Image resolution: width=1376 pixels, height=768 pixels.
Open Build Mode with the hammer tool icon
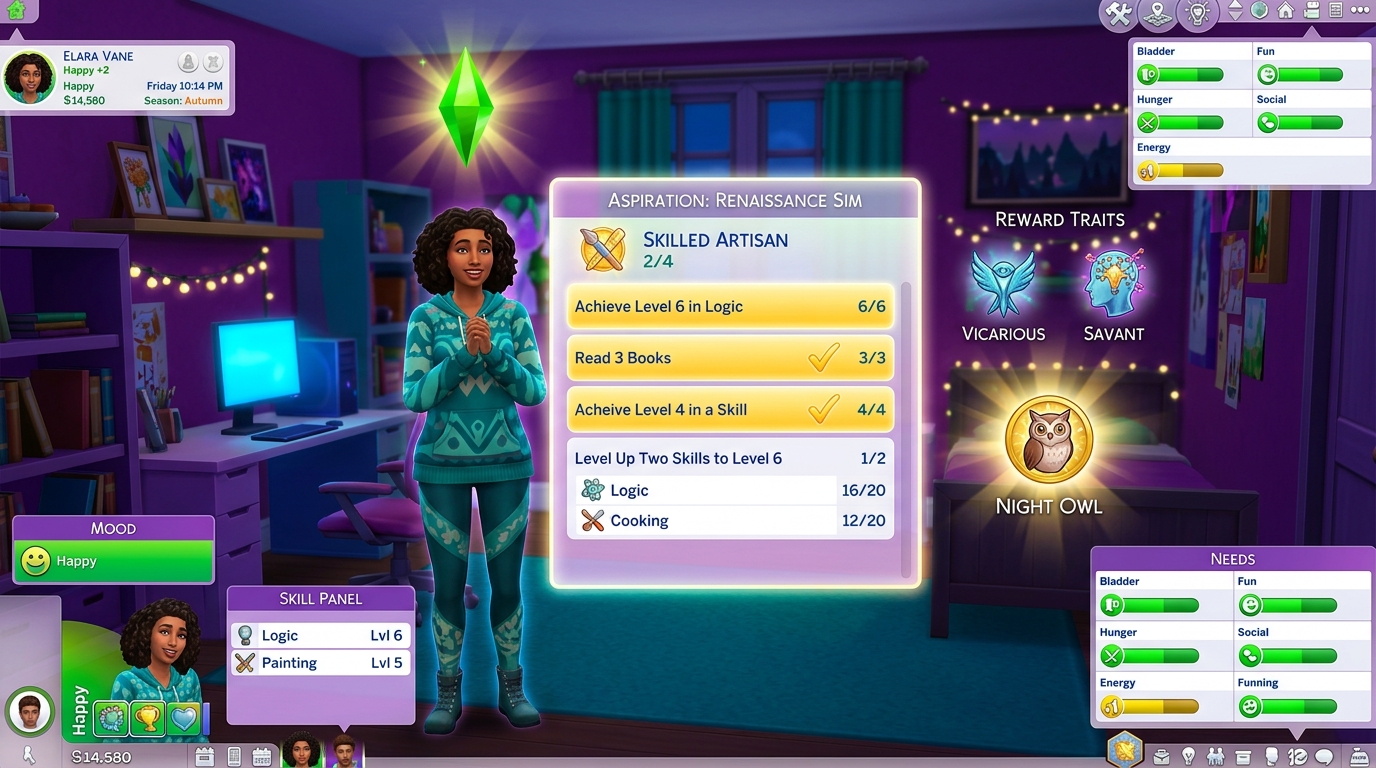[1117, 14]
